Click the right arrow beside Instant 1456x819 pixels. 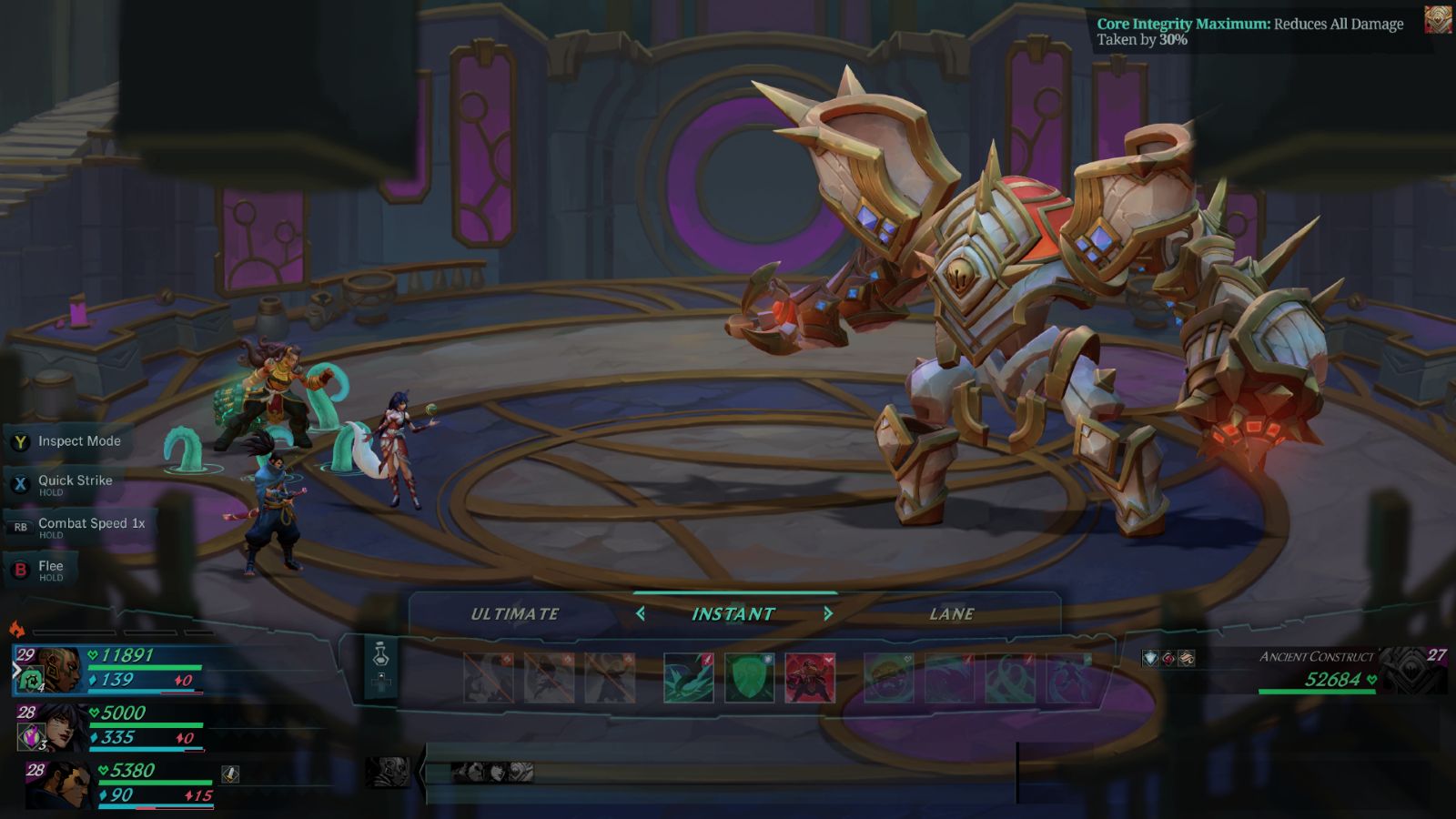click(x=828, y=614)
